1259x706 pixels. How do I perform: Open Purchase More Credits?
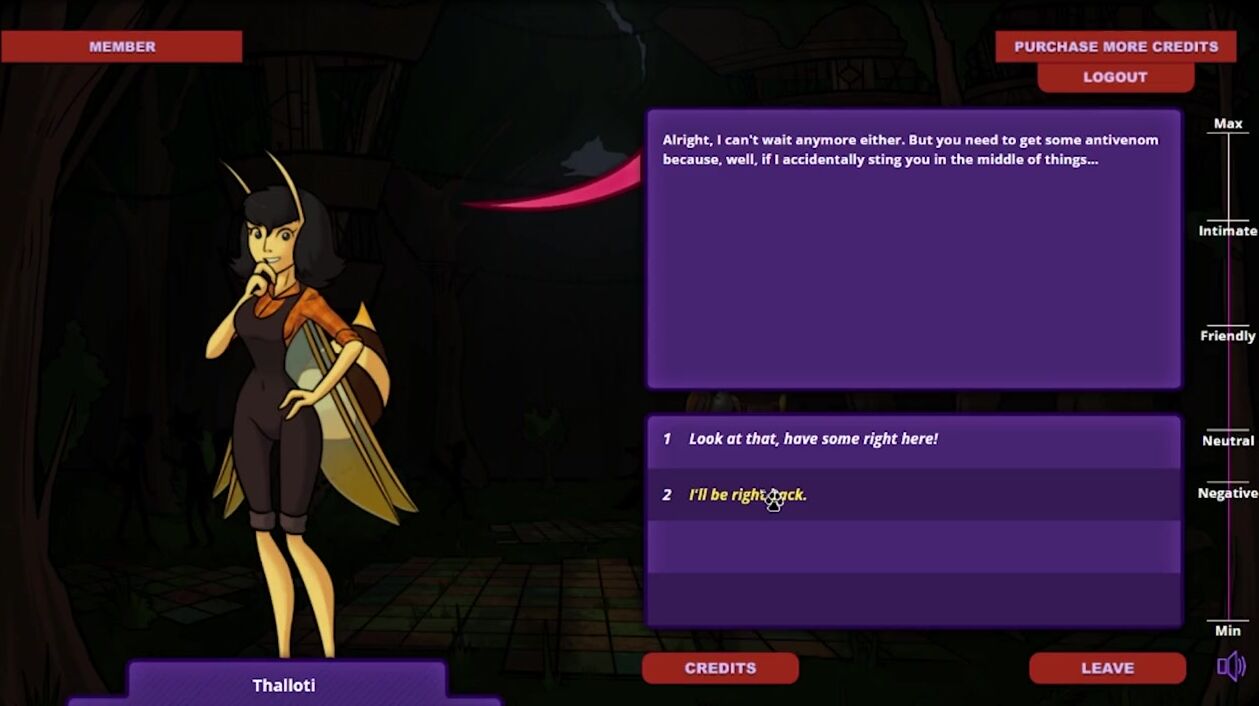pyautogui.click(x=1115, y=46)
